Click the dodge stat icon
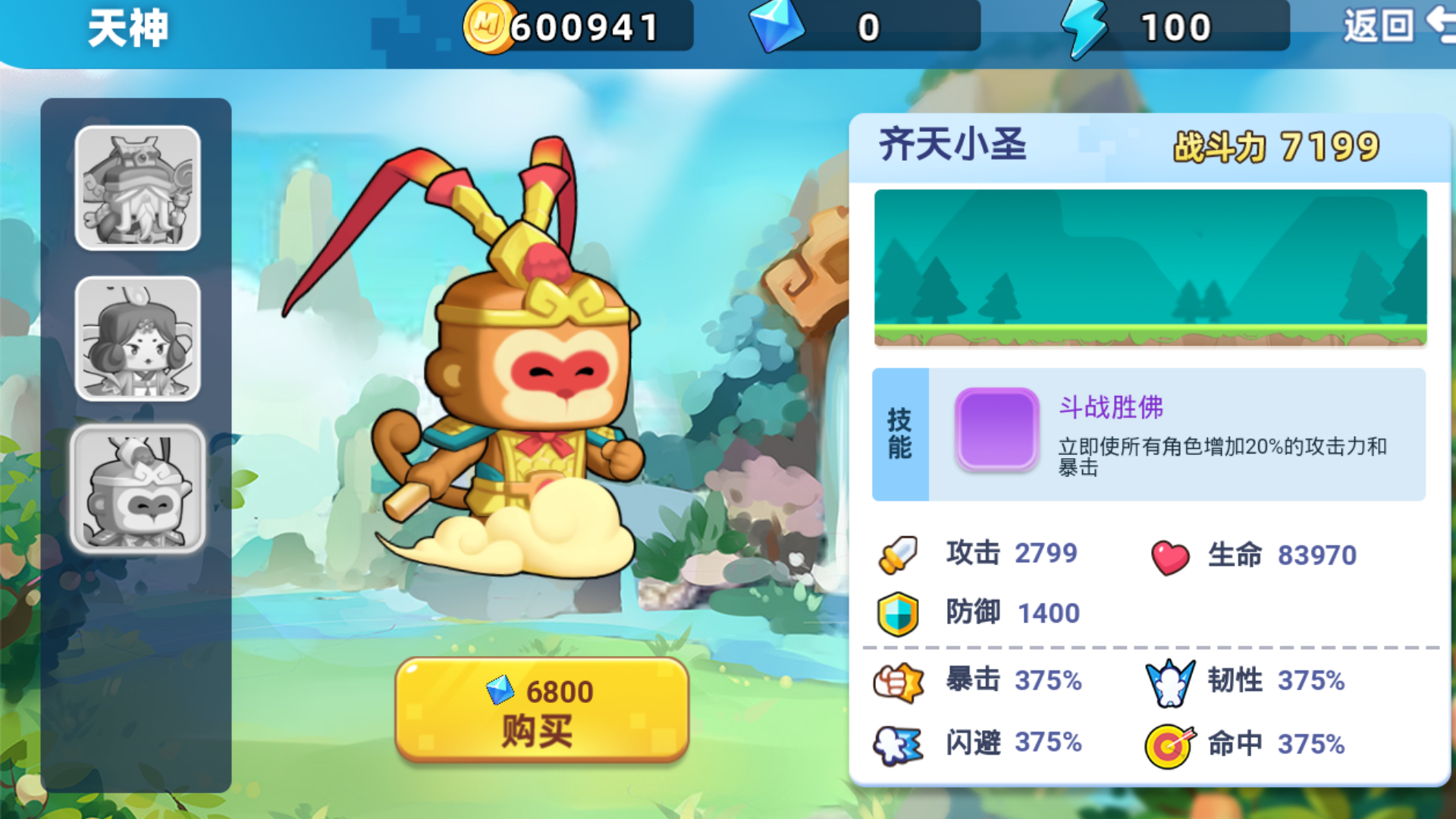 (x=898, y=744)
